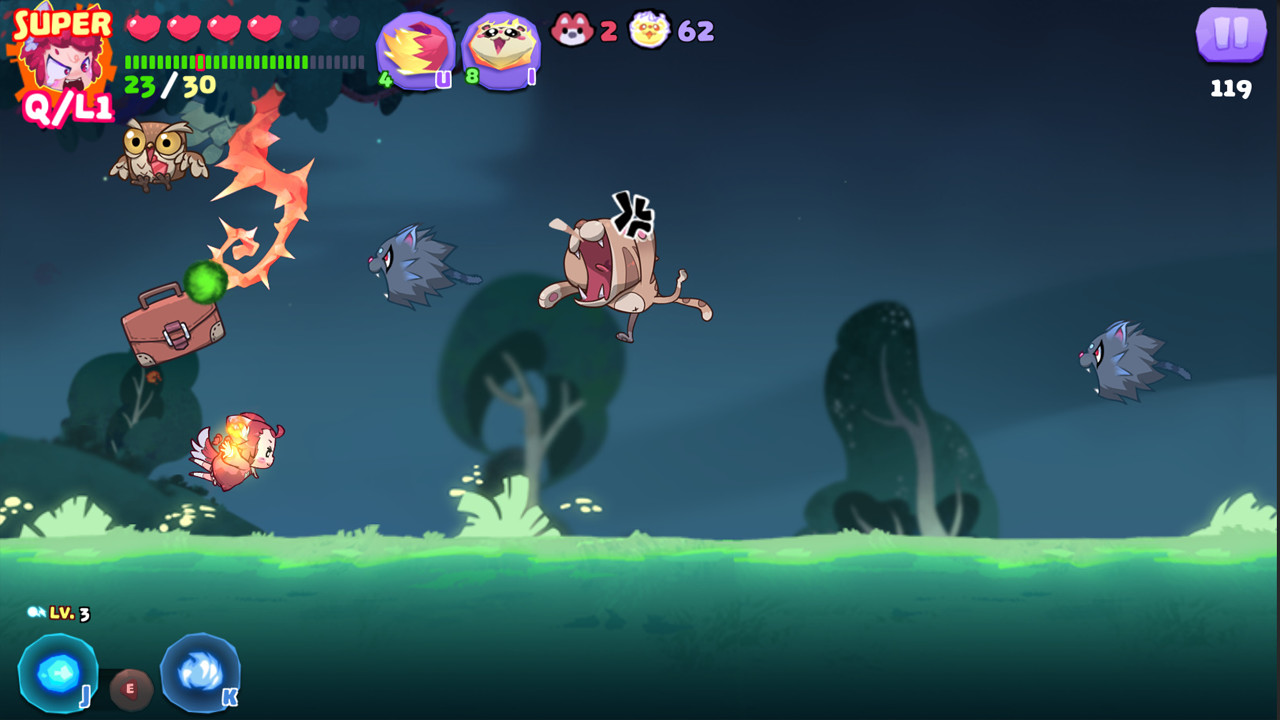This screenshot has height=720, width=1280.
Task: Click the chick icon next to 62
Action: click(x=650, y=30)
